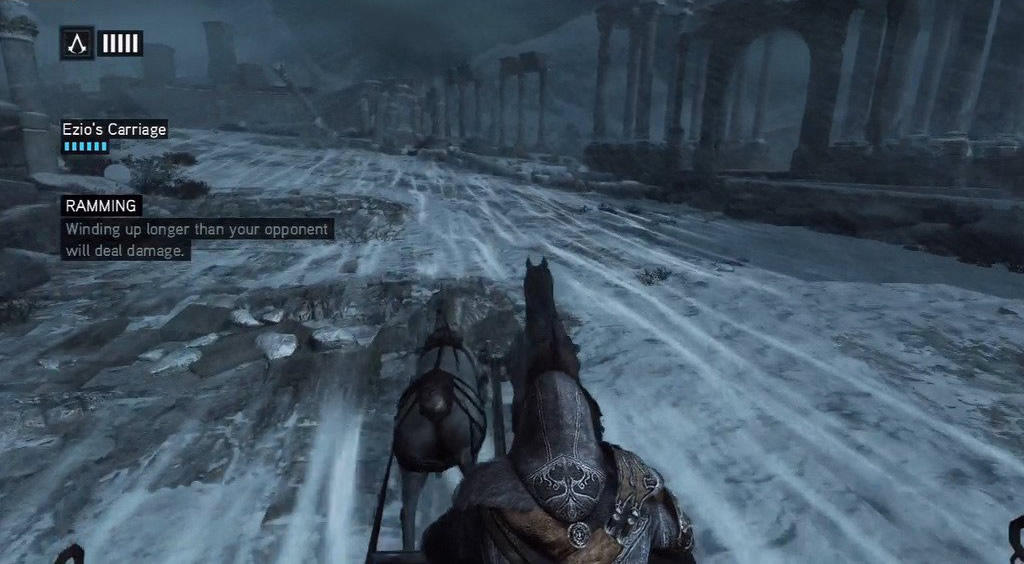The width and height of the screenshot is (1024, 564).
Task: Select the Ezio's Carriage label
Action: click(114, 129)
